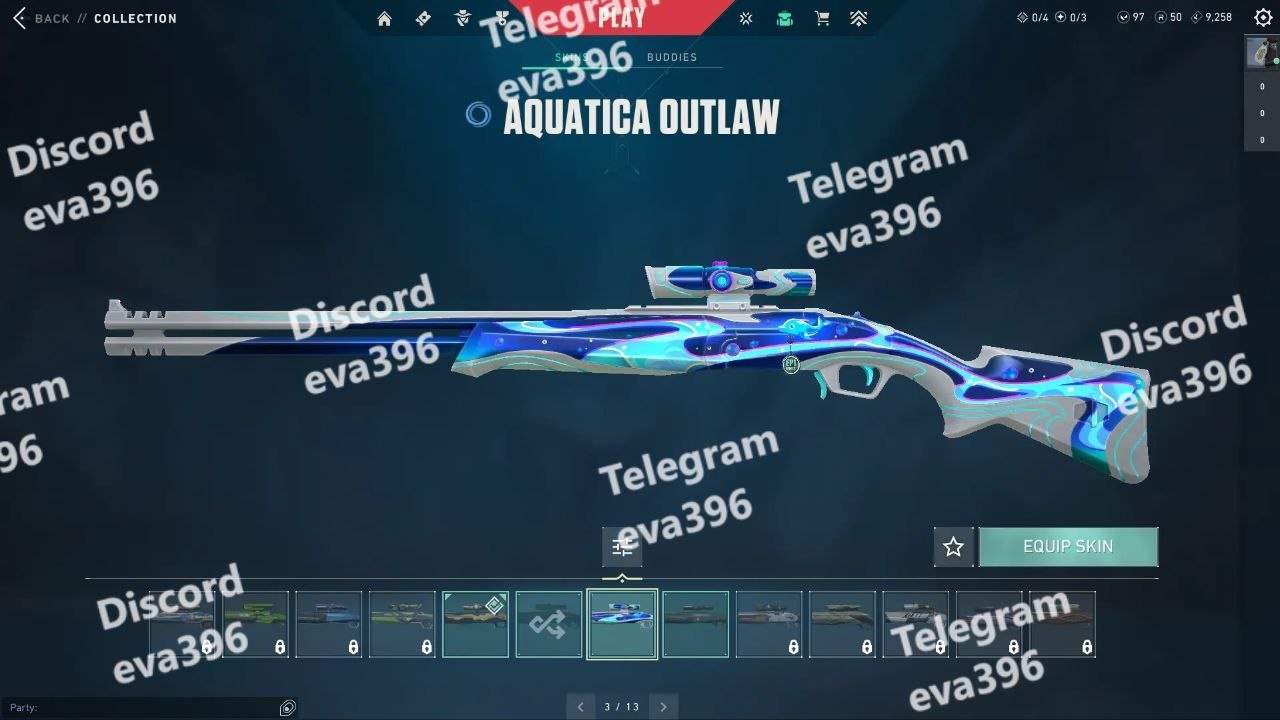
Task: Switch to the Skins tab
Action: coord(571,58)
